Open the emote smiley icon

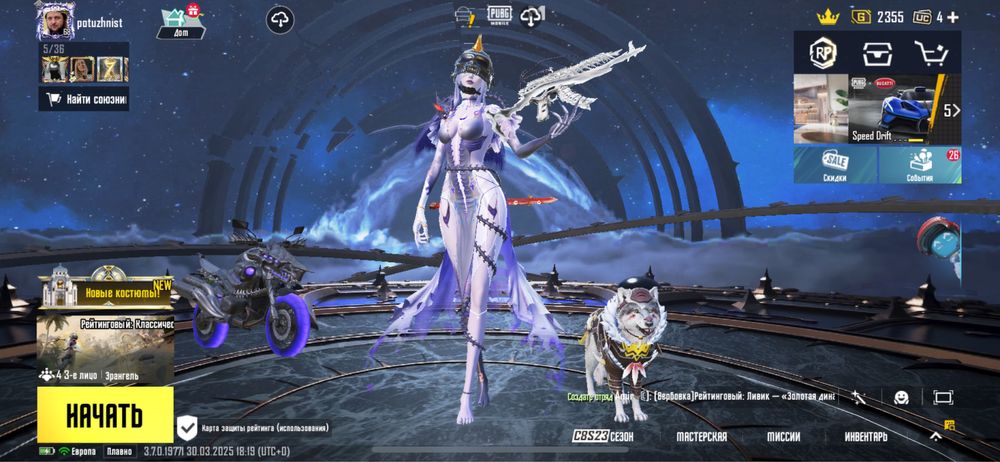pyautogui.click(x=901, y=397)
